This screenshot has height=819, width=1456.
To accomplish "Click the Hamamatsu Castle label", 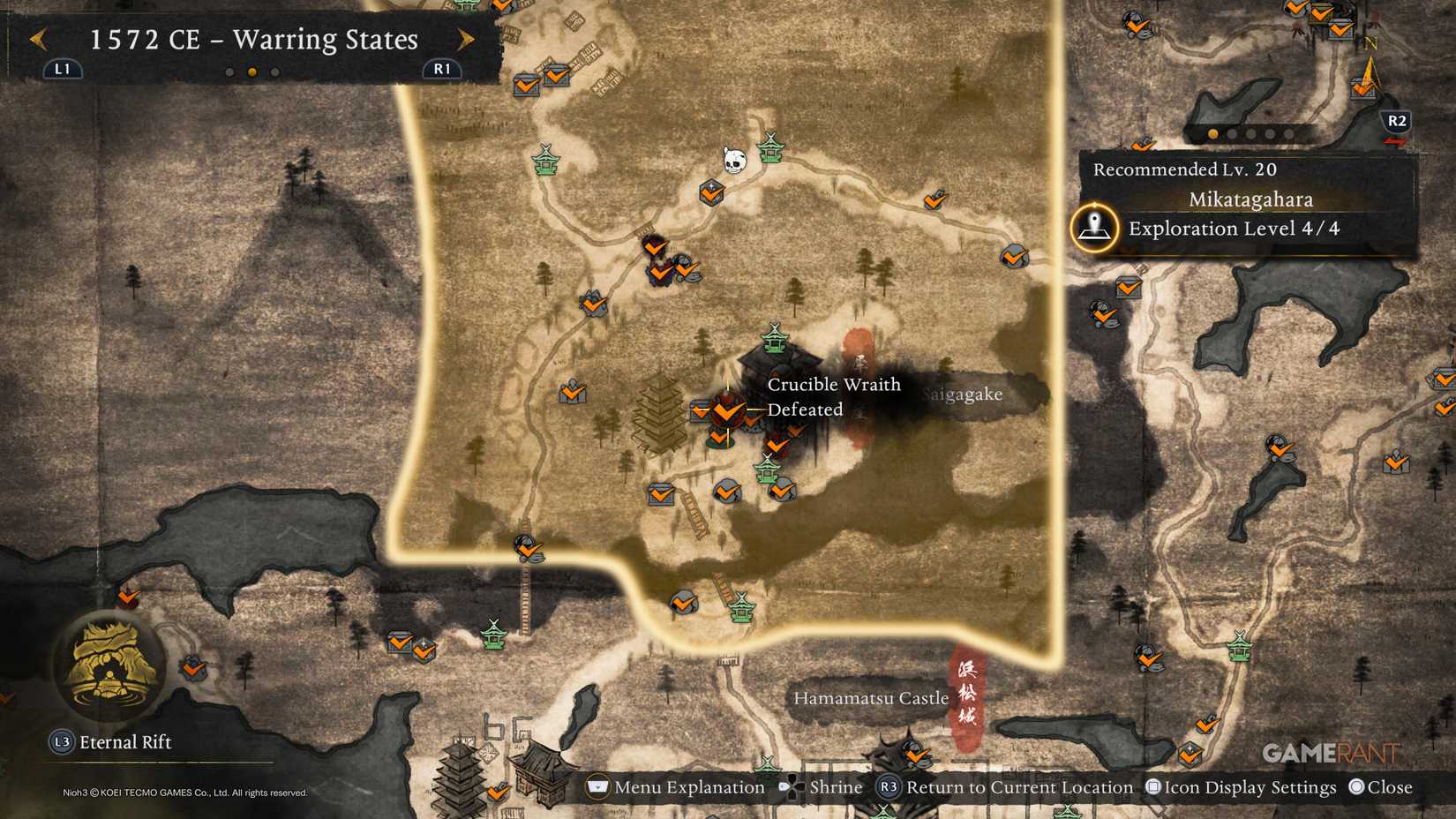I will click(x=870, y=698).
